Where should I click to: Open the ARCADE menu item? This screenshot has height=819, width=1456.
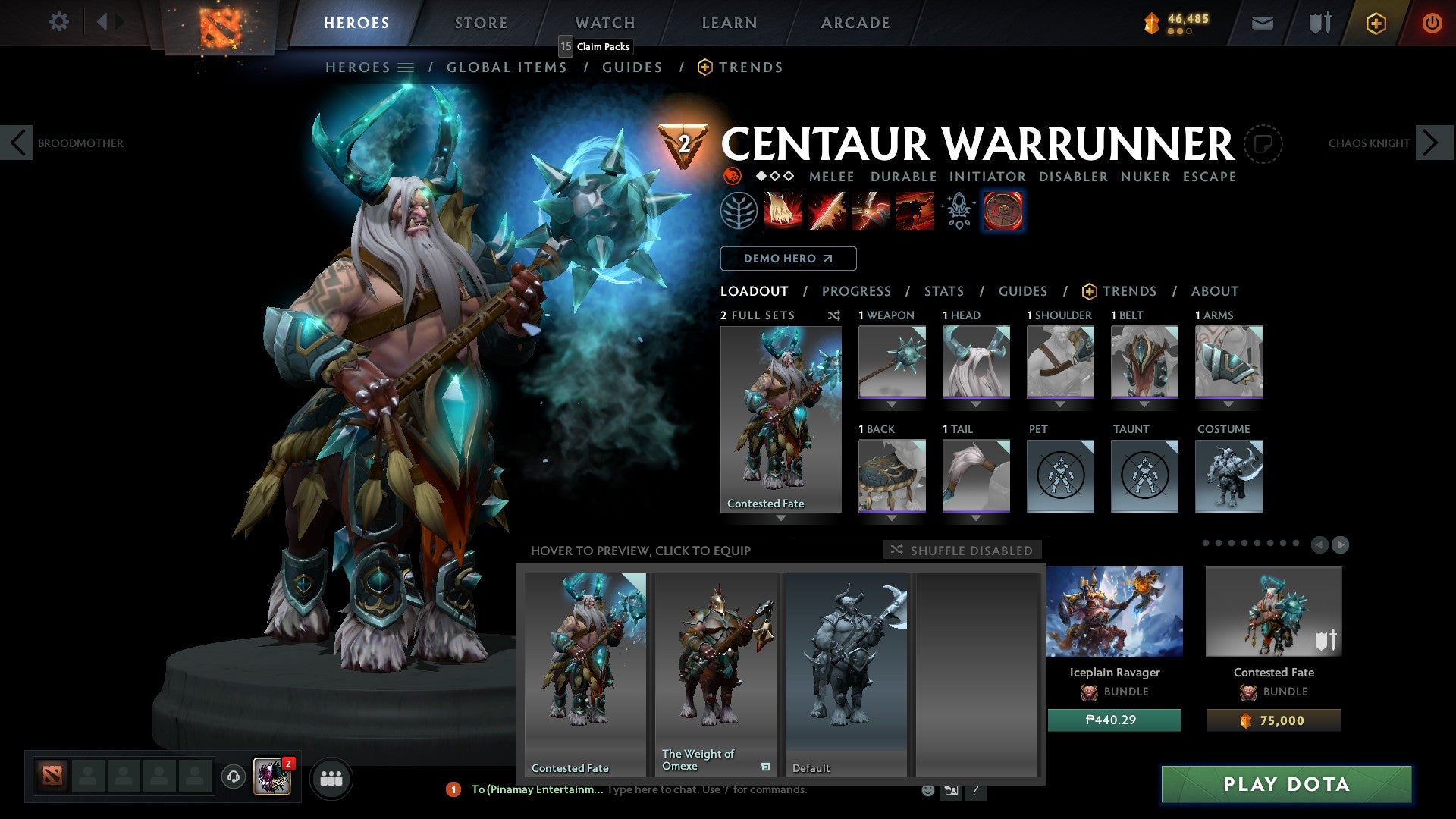pos(855,22)
